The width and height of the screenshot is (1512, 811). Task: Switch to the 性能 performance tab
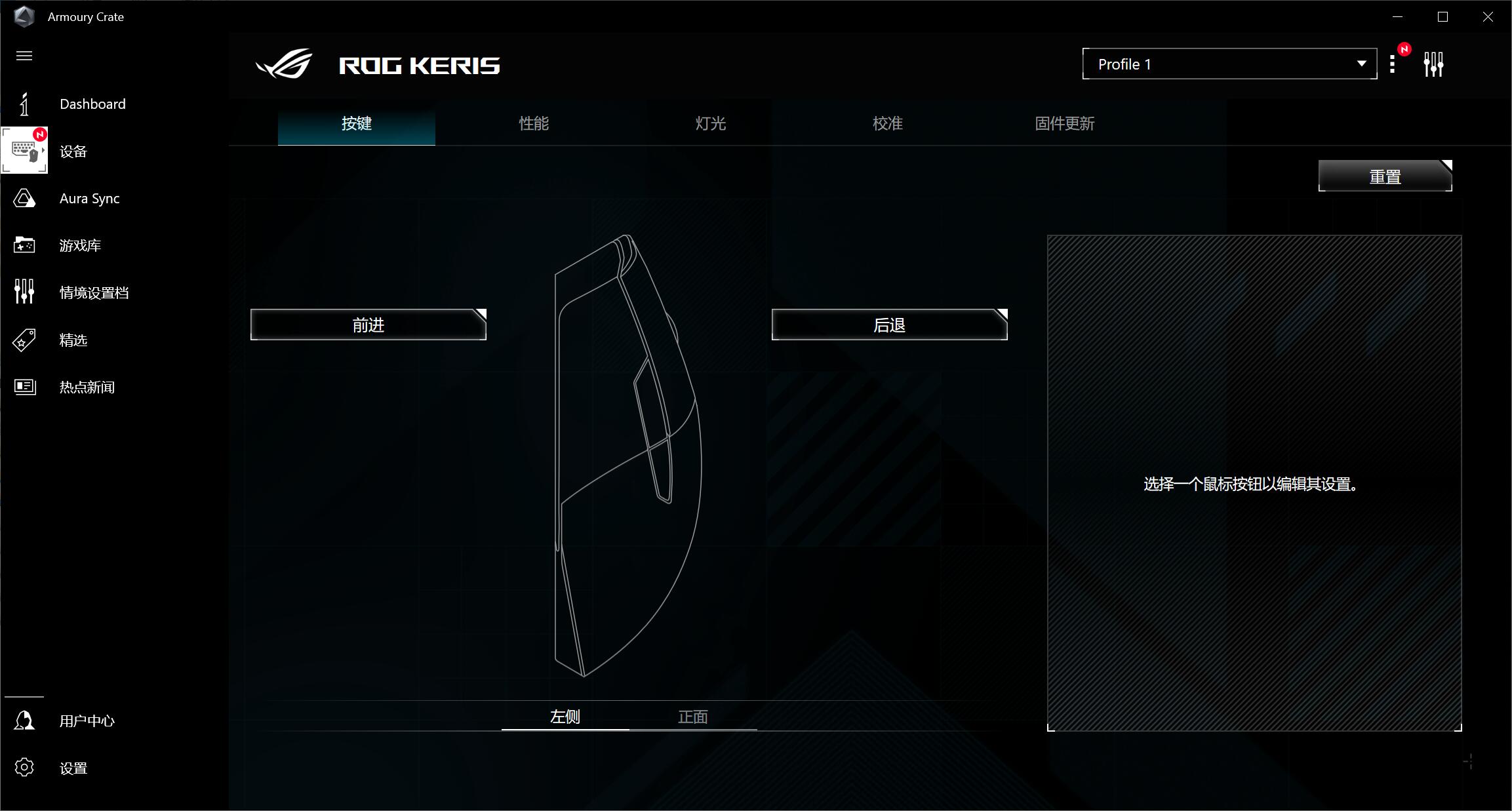[534, 123]
